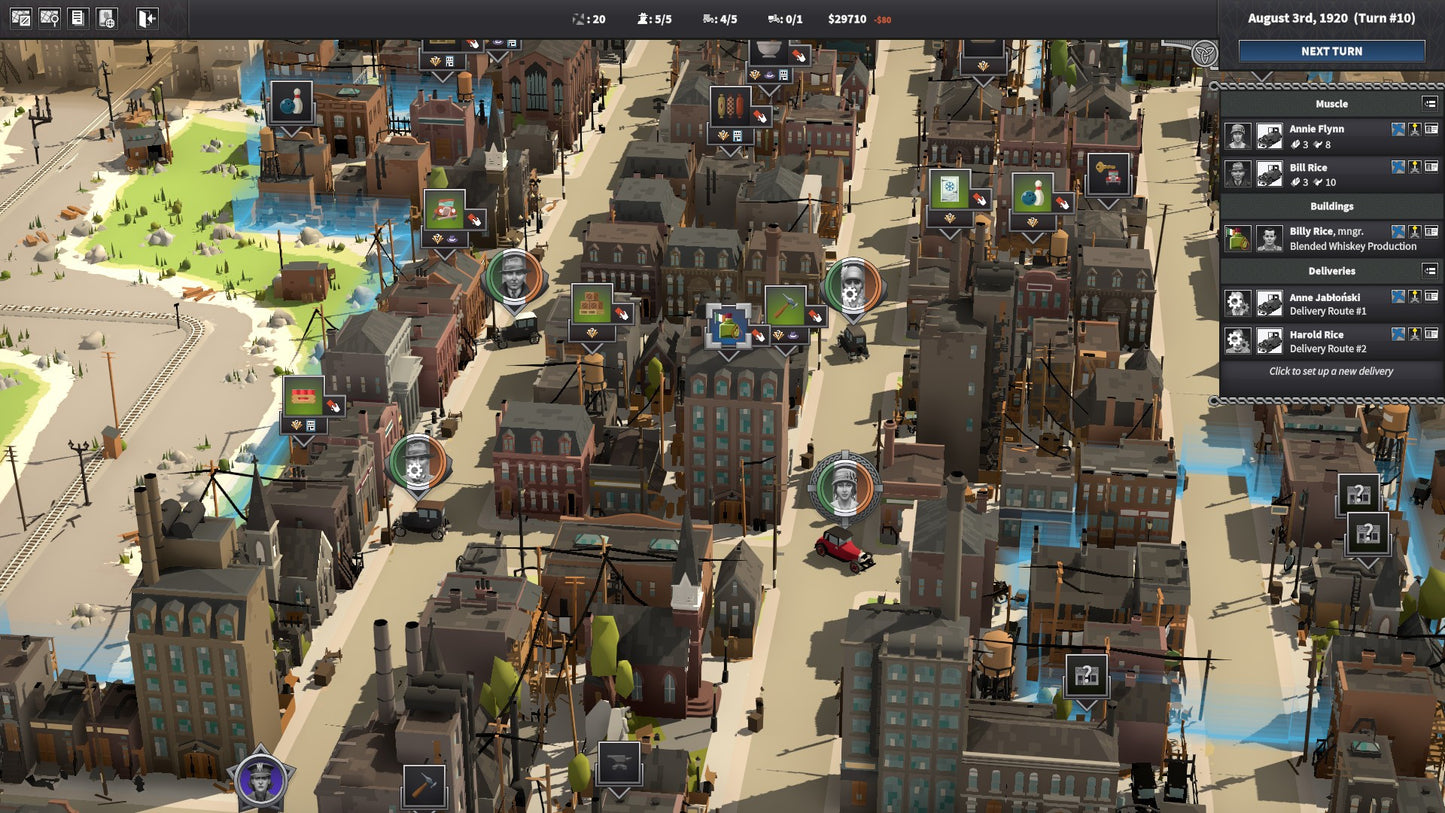Select the police officer badge marker
The width and height of the screenshot is (1445, 813).
261,779
